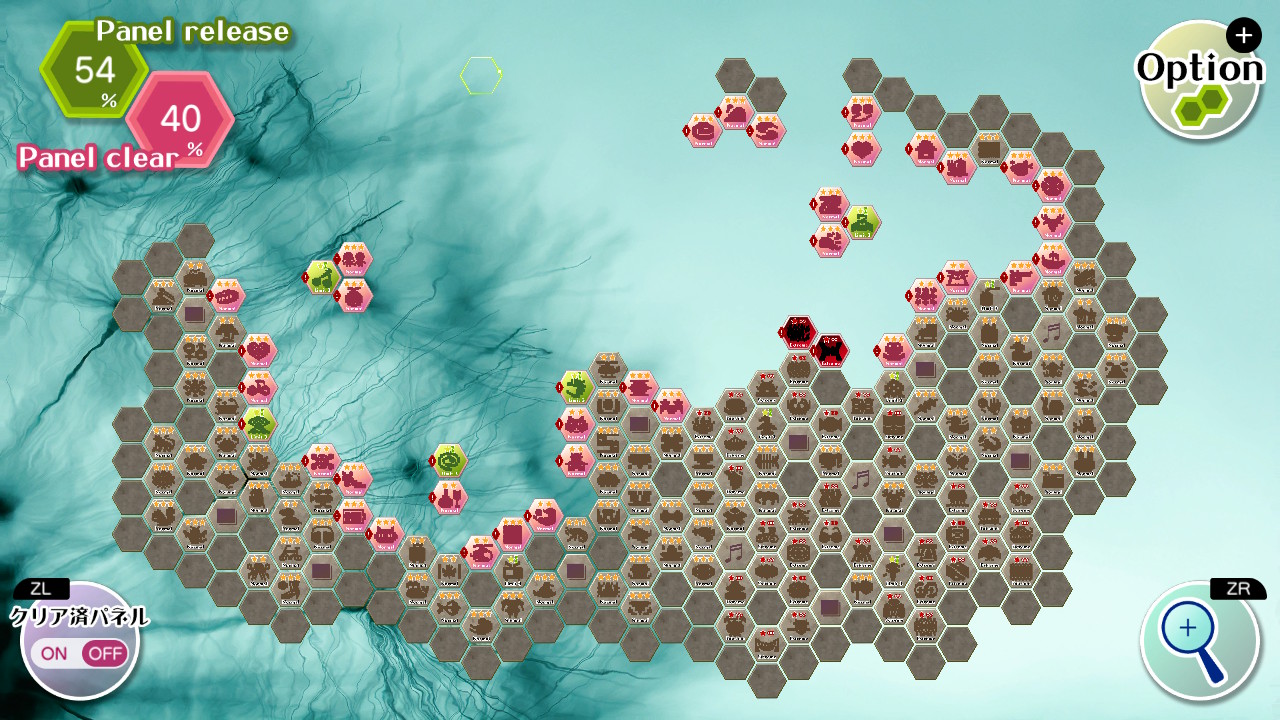Open the pink high-heel shoe panel
Image resolution: width=1280 pixels, height=720 pixels.
tap(354, 479)
